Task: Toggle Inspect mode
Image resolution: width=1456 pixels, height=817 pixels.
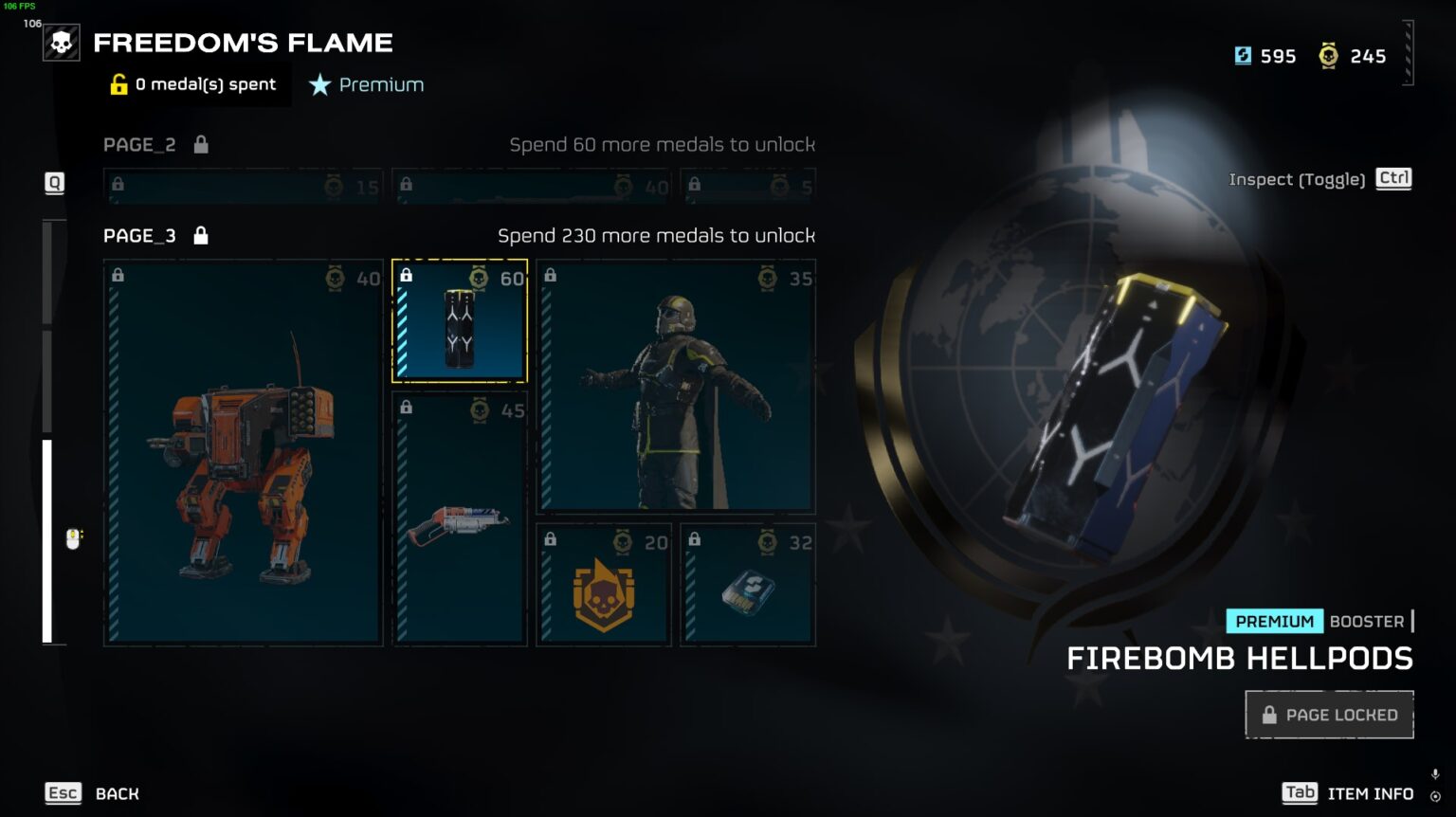Action: click(1392, 178)
